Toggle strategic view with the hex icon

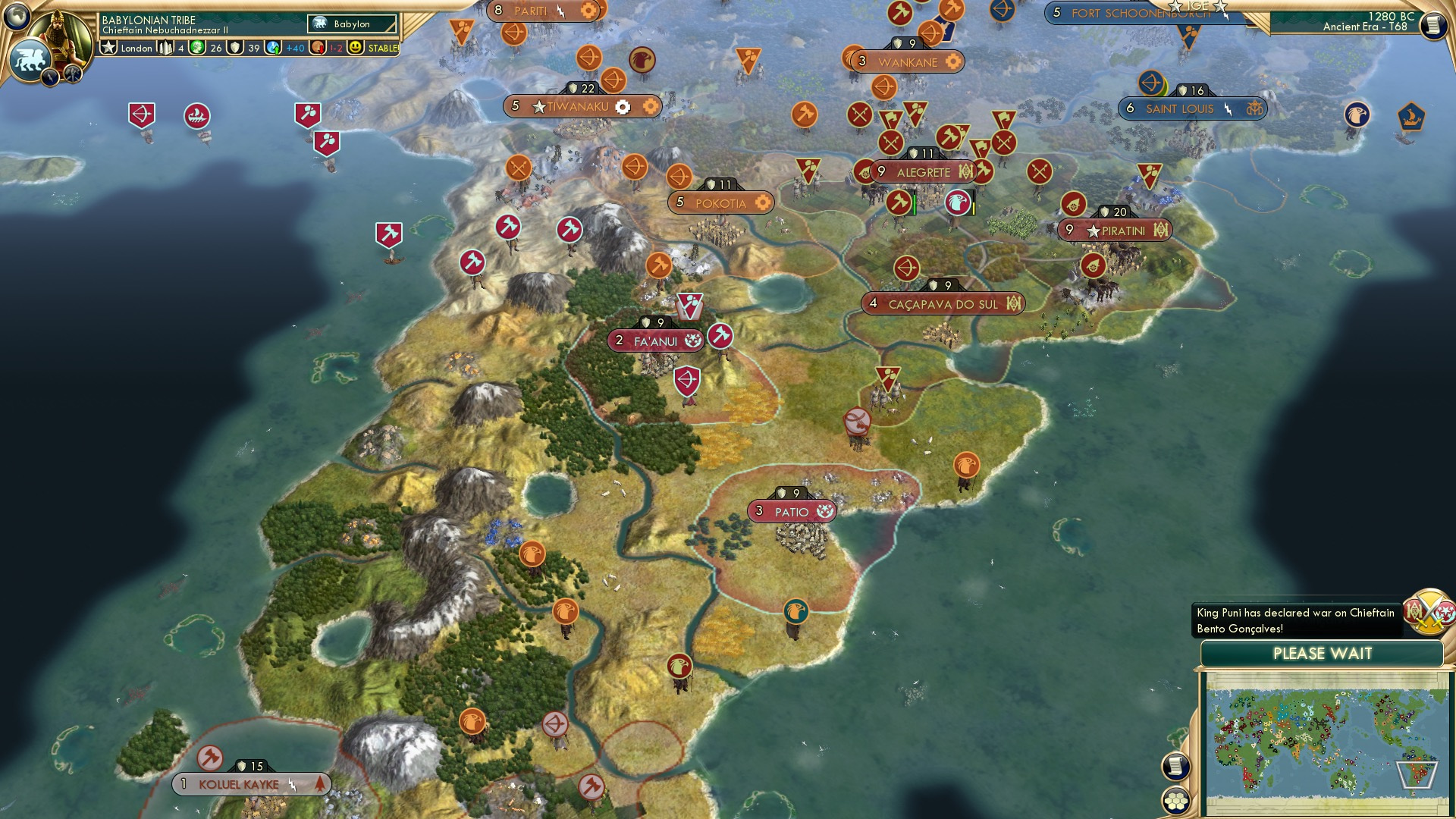tap(1175, 802)
